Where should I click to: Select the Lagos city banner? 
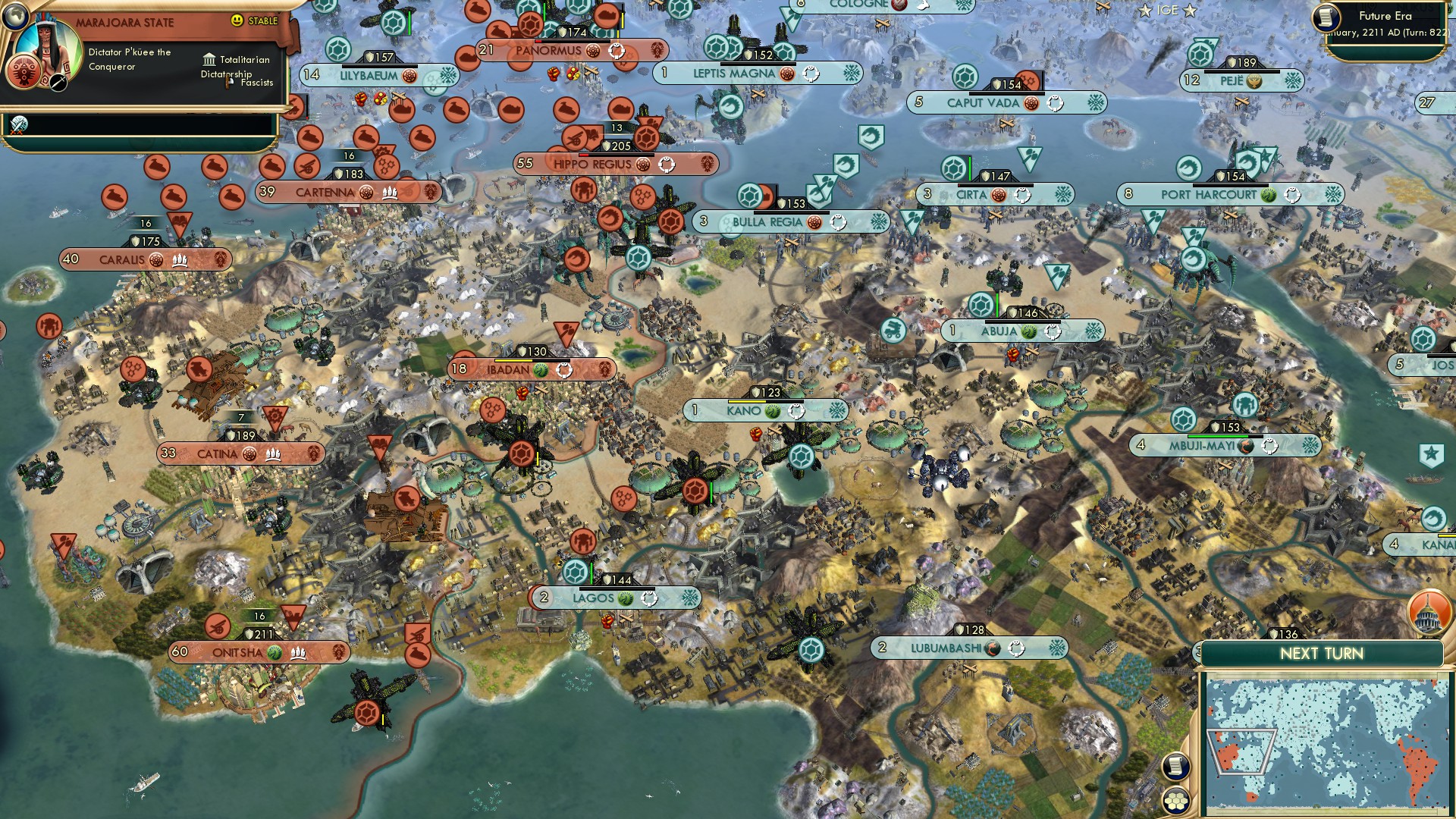(595, 598)
